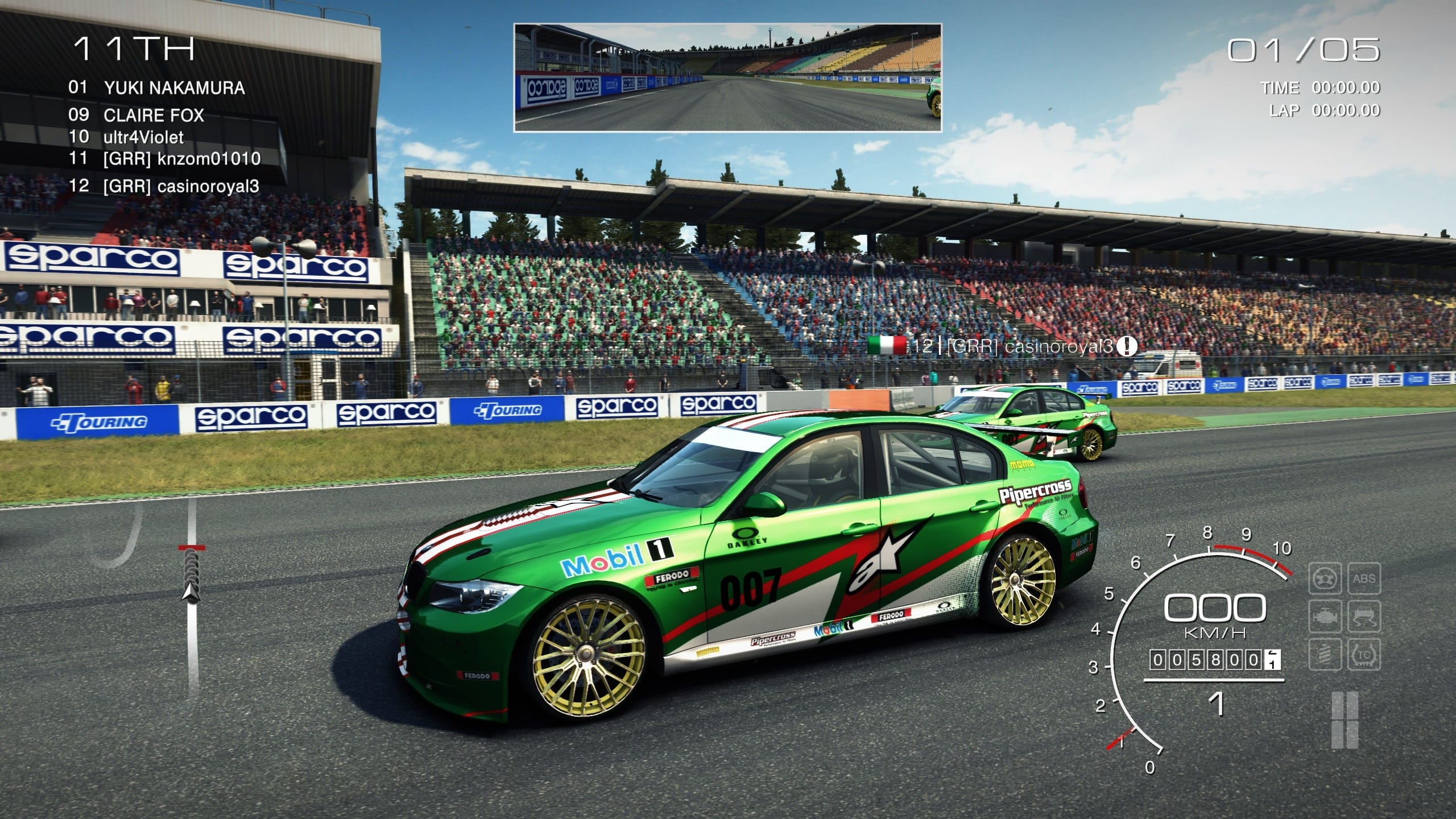This screenshot has height=819, width=1456.
Task: Click the TC traction control icon
Action: [x=1365, y=654]
